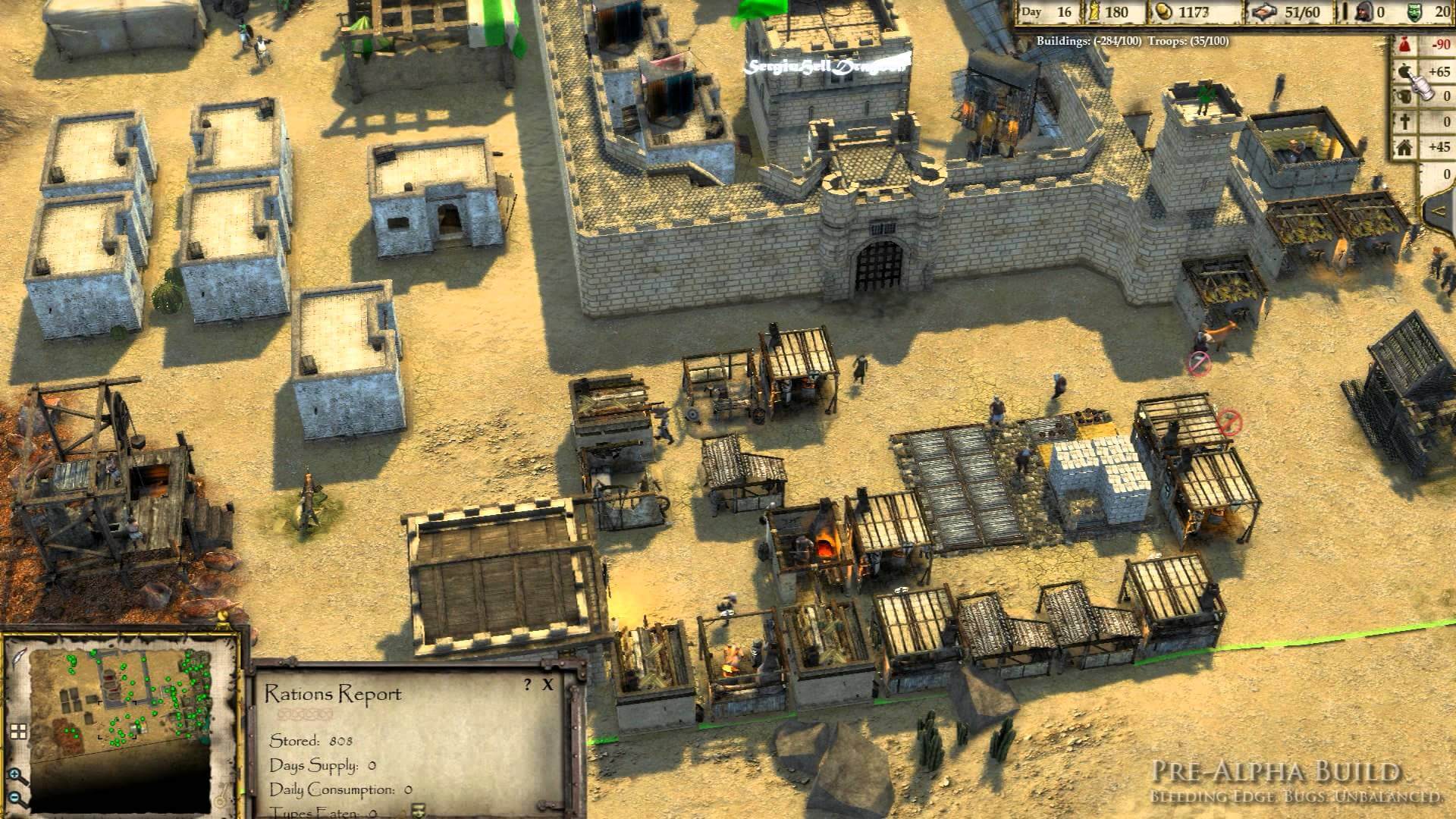Click the four-square grid icon beside the minimap
The width and height of the screenshot is (1456, 819).
pyautogui.click(x=18, y=732)
